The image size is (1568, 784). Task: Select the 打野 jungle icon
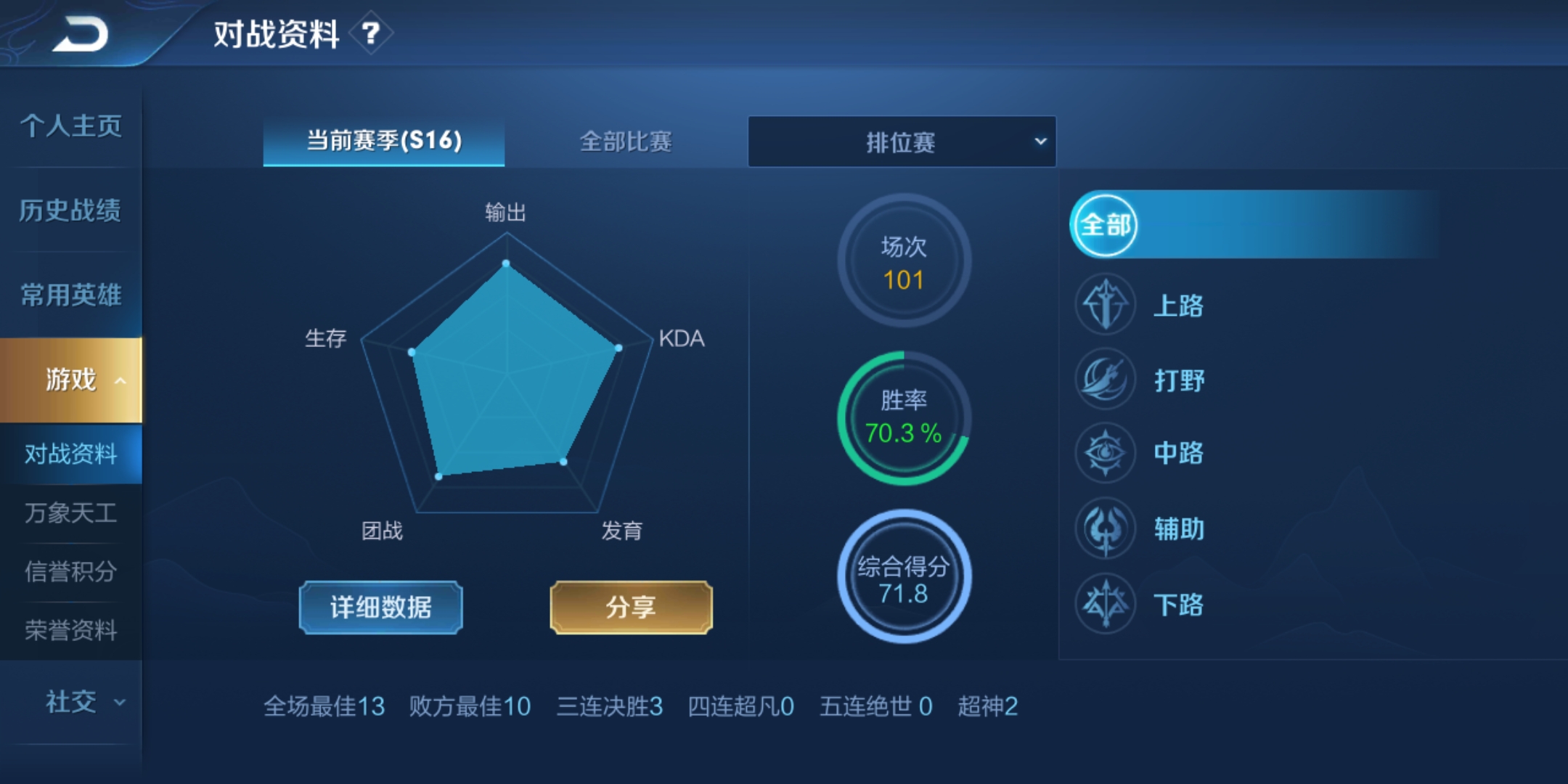pos(1104,380)
